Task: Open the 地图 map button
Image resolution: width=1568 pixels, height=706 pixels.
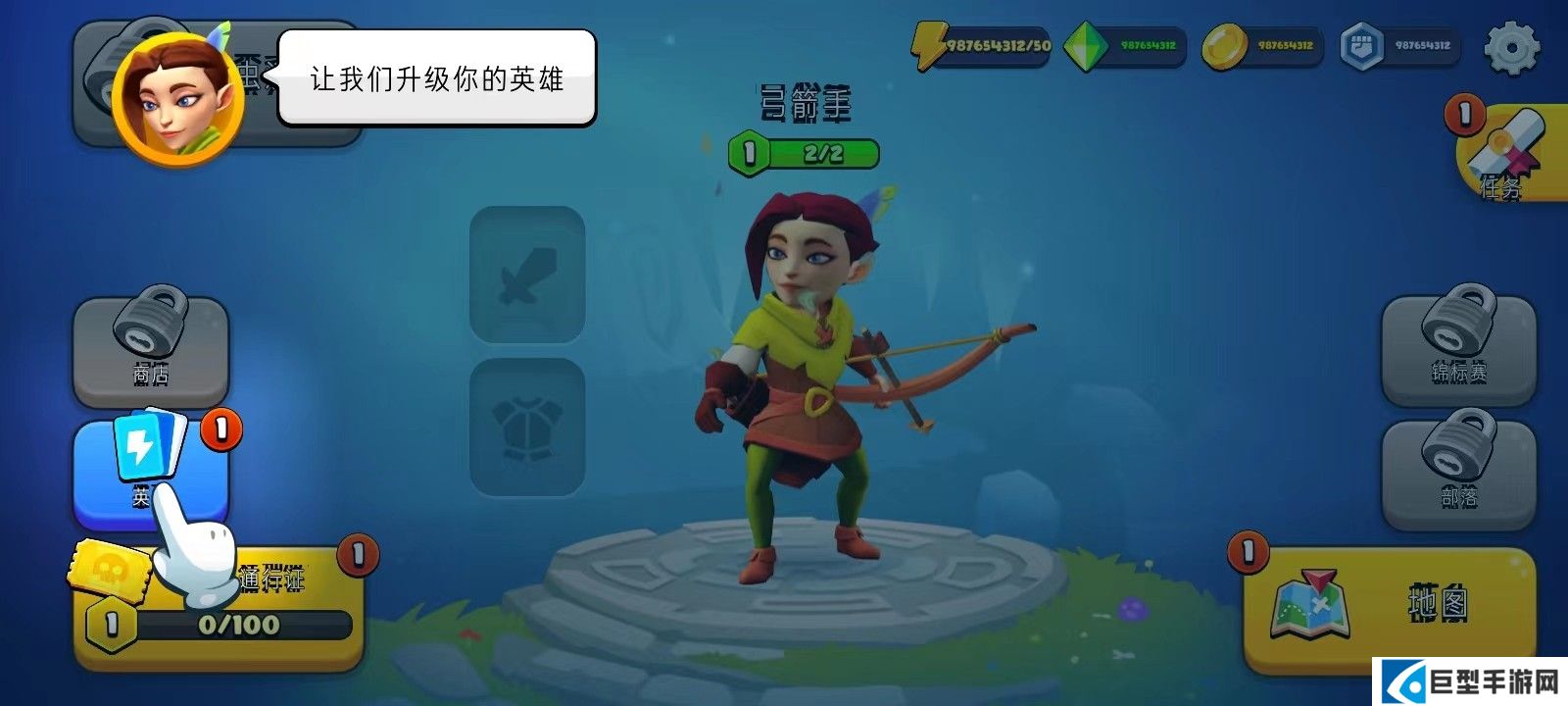Action: click(1388, 604)
